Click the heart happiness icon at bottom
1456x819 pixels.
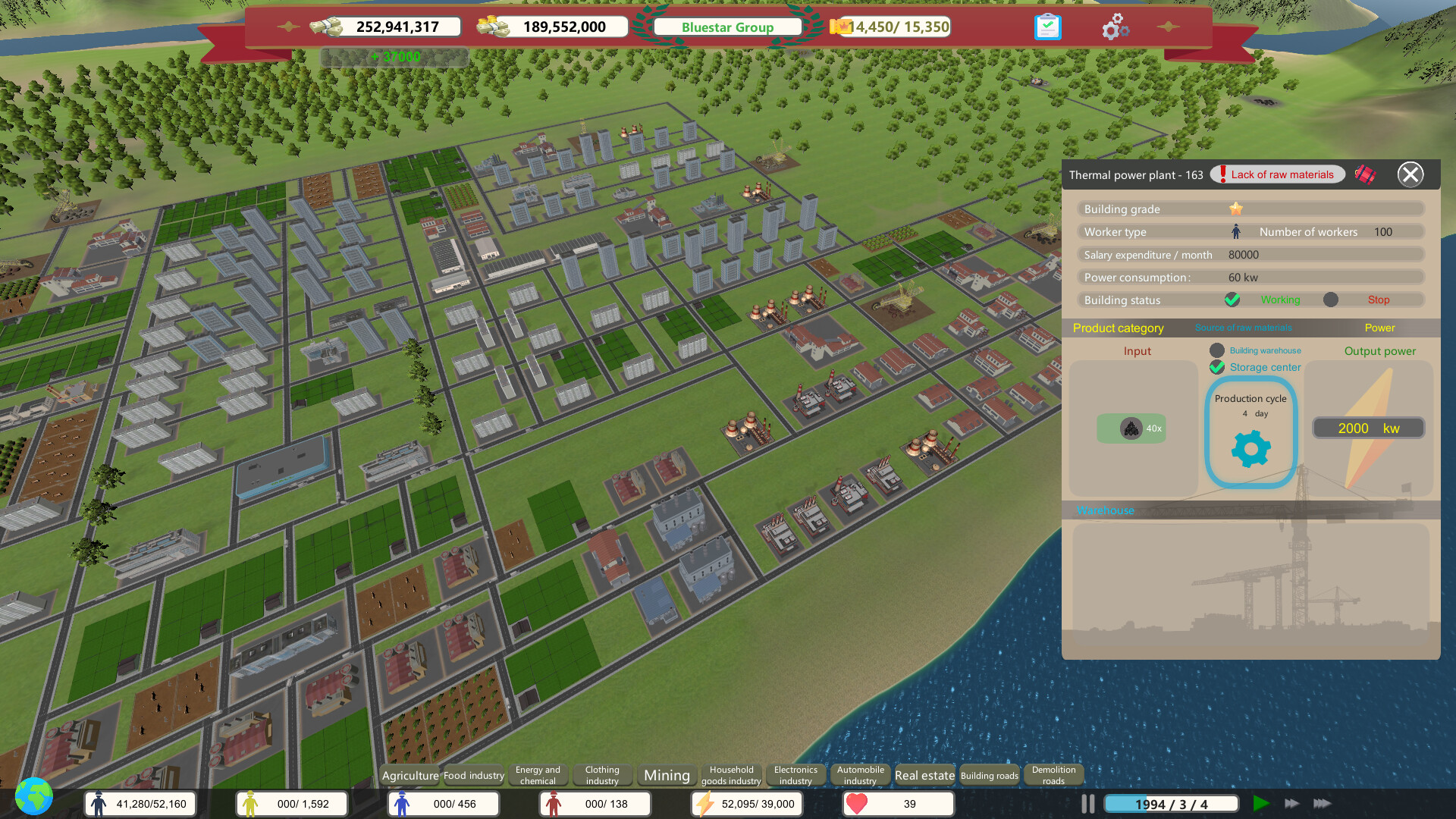click(857, 803)
